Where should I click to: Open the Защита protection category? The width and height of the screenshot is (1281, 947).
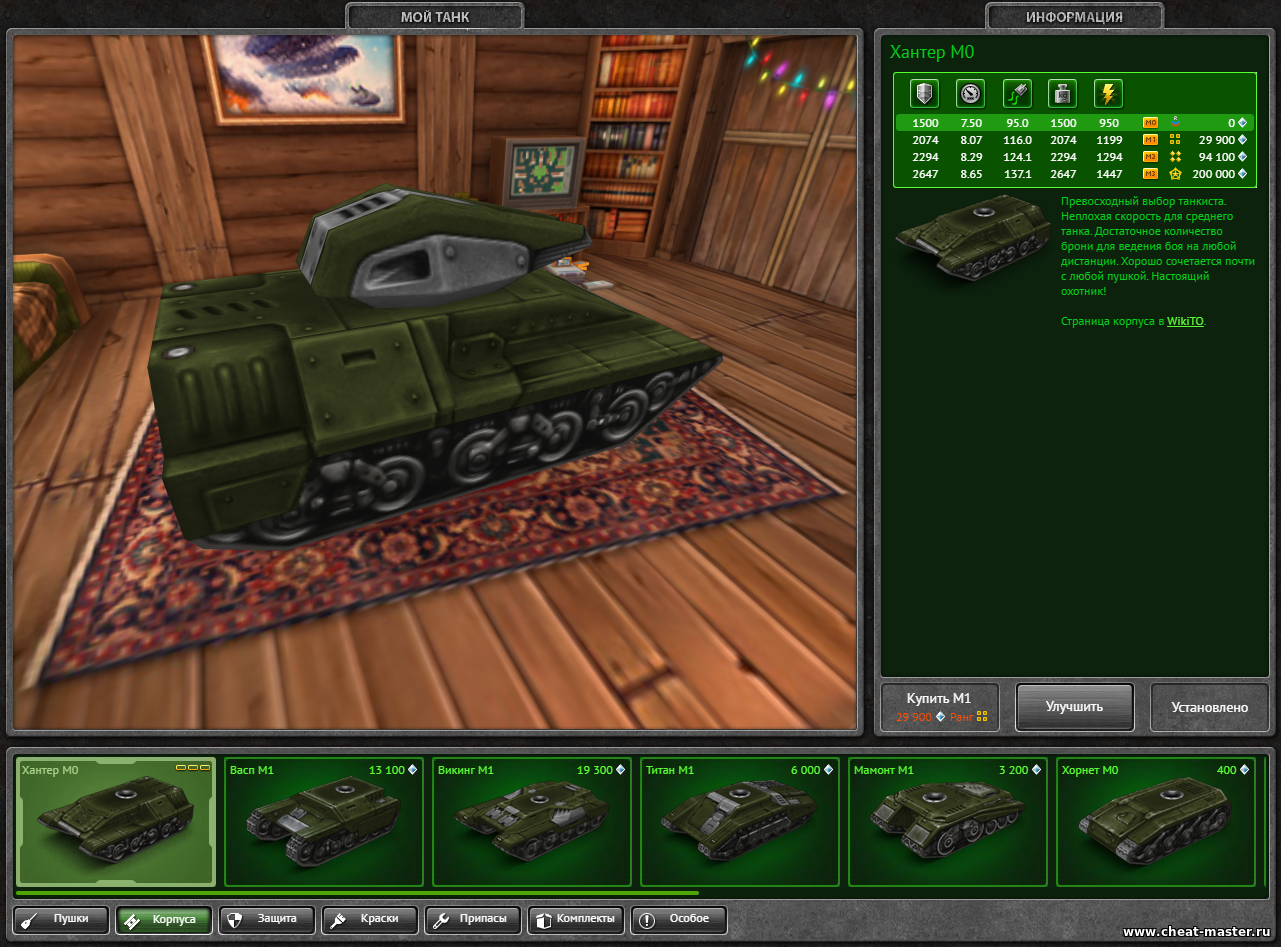point(267,919)
